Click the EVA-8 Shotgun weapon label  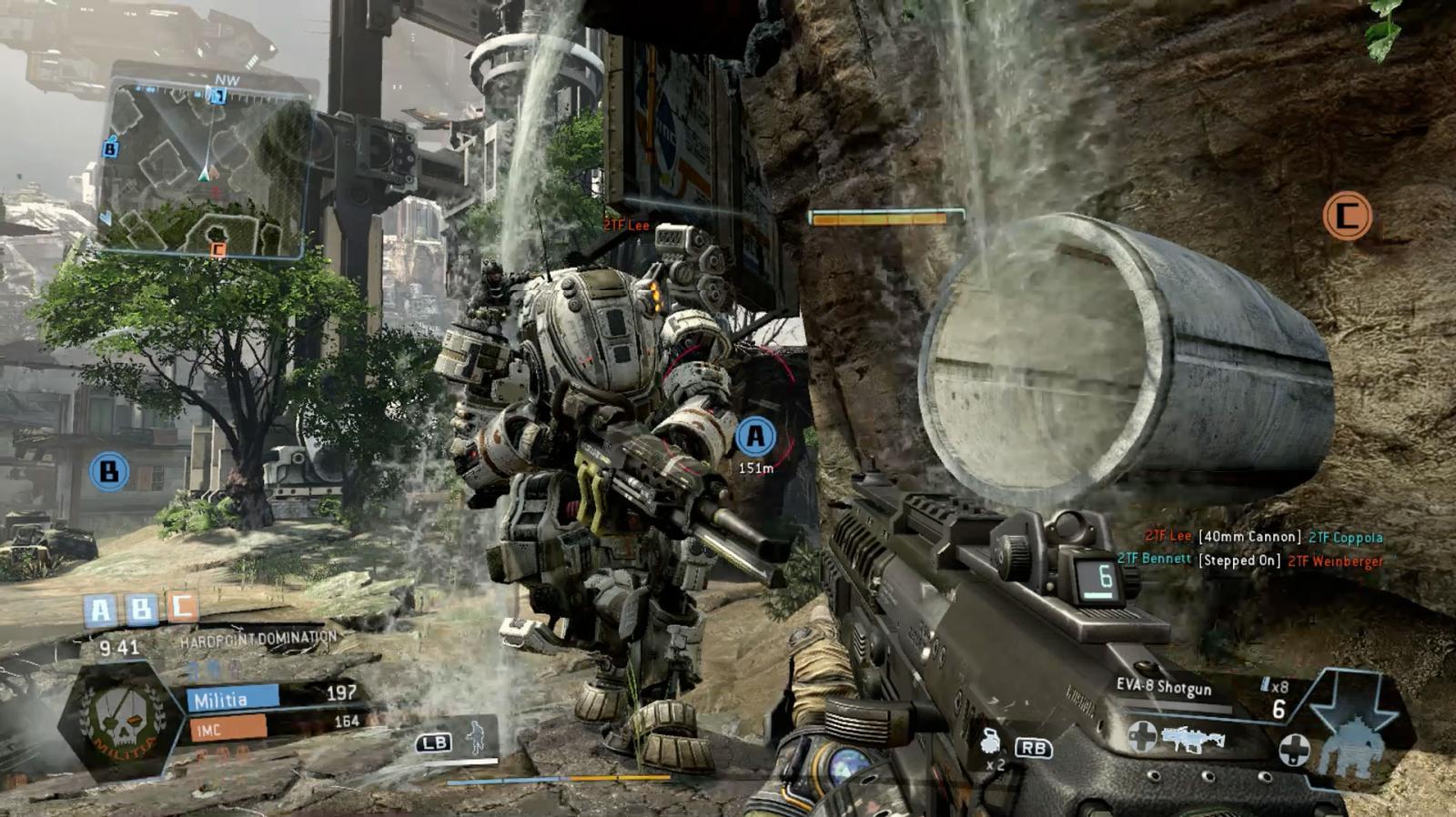click(x=1164, y=687)
